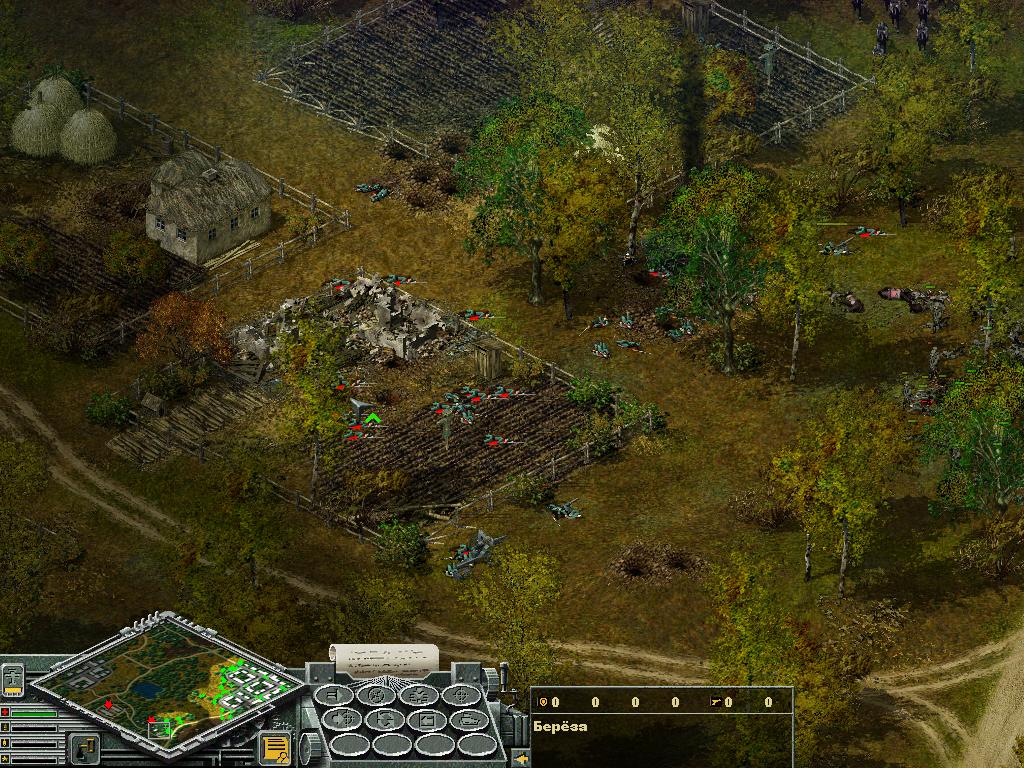Activate the crossed-circle stop command key
The height and width of the screenshot is (768, 1024).
point(377,695)
